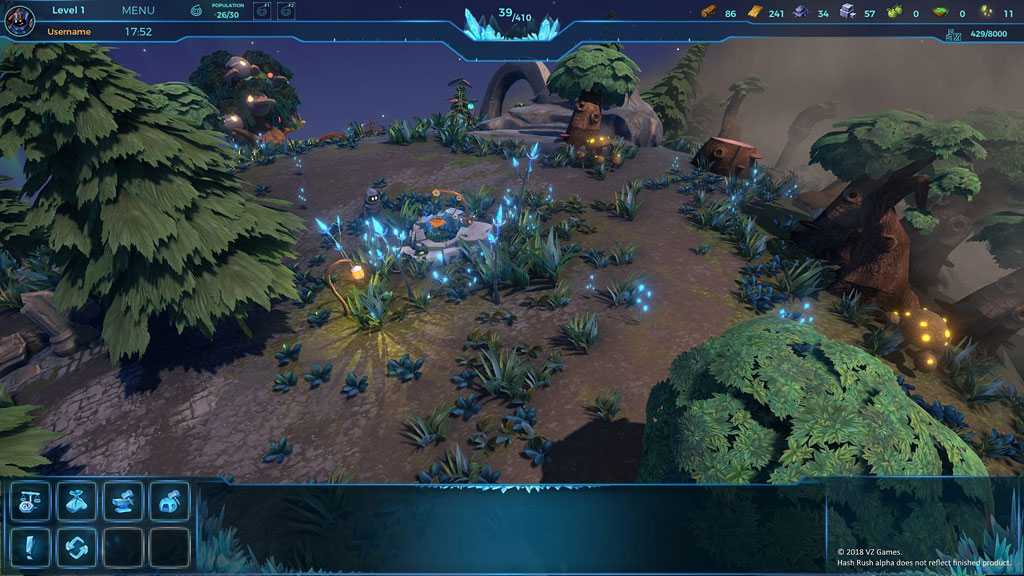Open the MENU at the top

pyautogui.click(x=138, y=11)
